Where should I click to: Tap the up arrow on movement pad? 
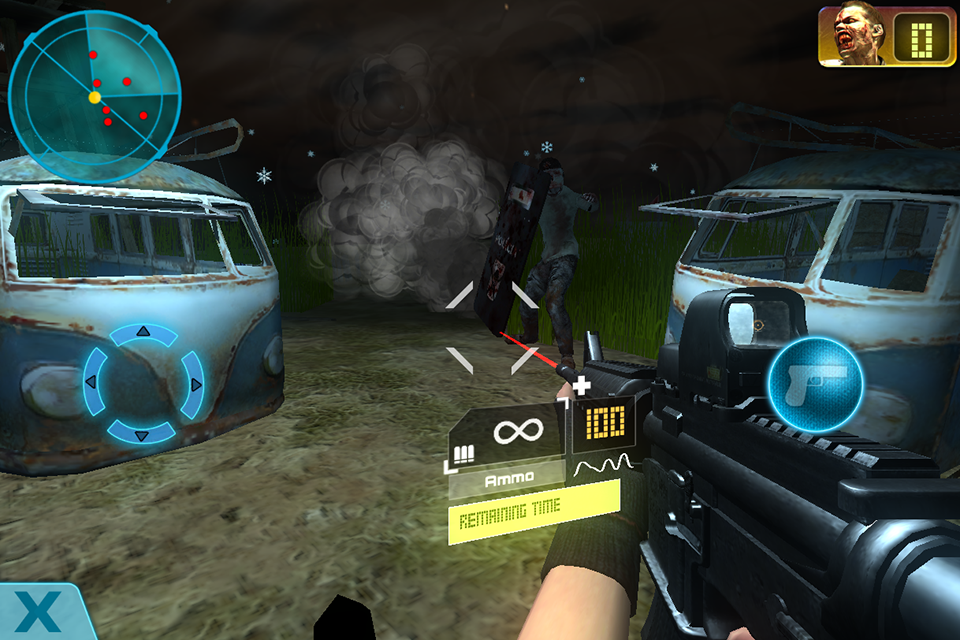(142, 332)
